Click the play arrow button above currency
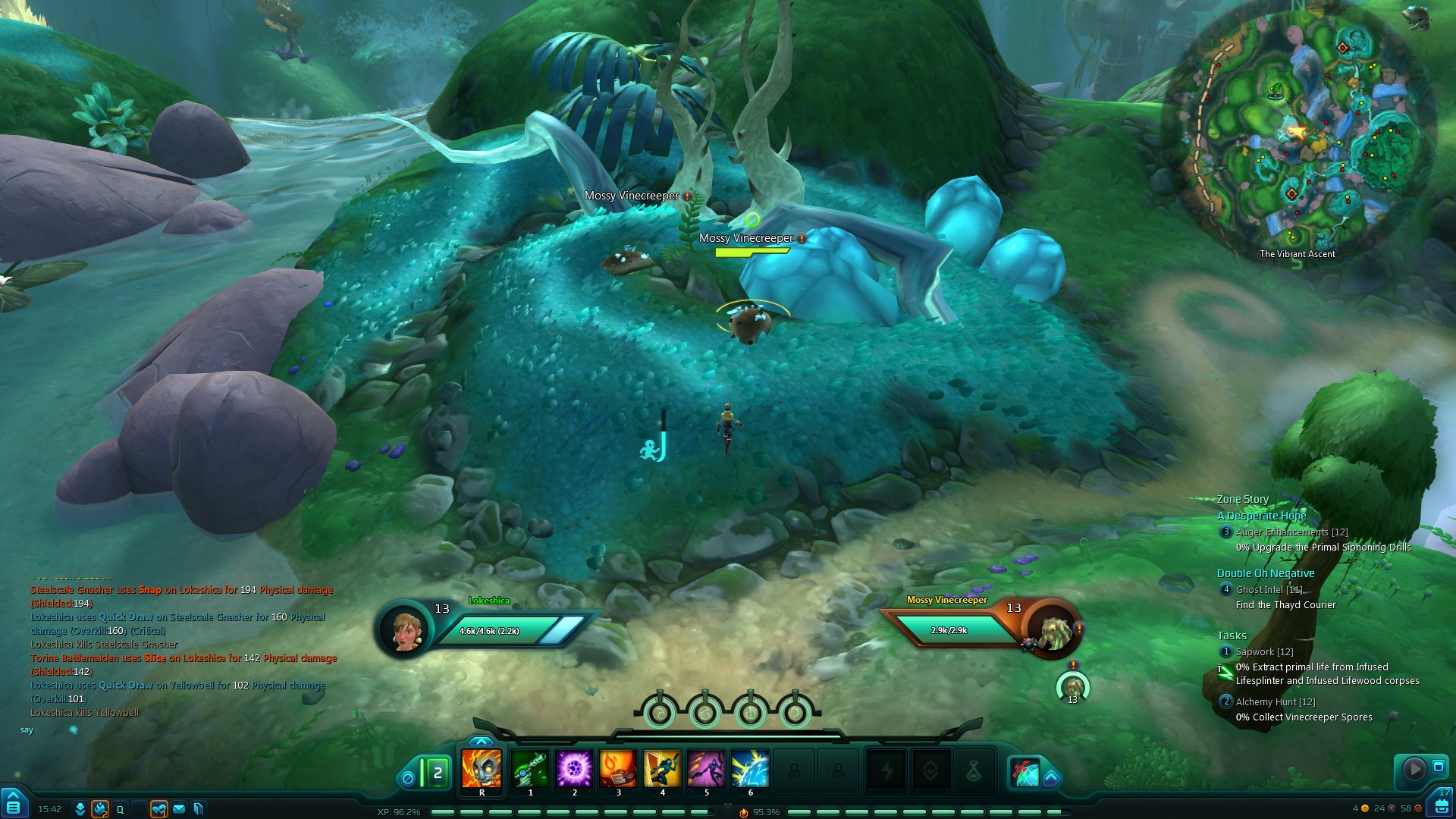 point(1414,769)
